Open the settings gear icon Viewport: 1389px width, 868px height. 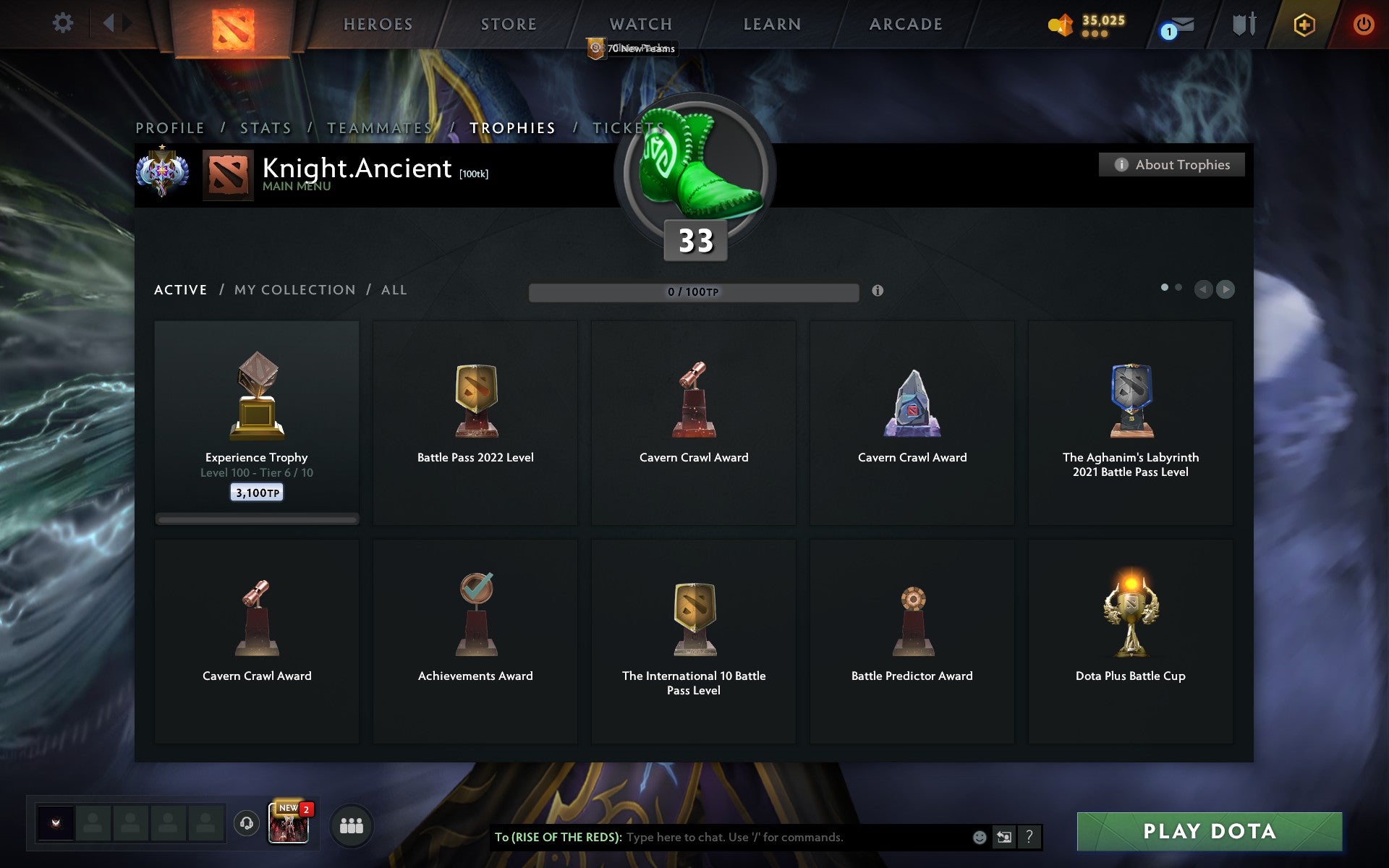coord(64,22)
